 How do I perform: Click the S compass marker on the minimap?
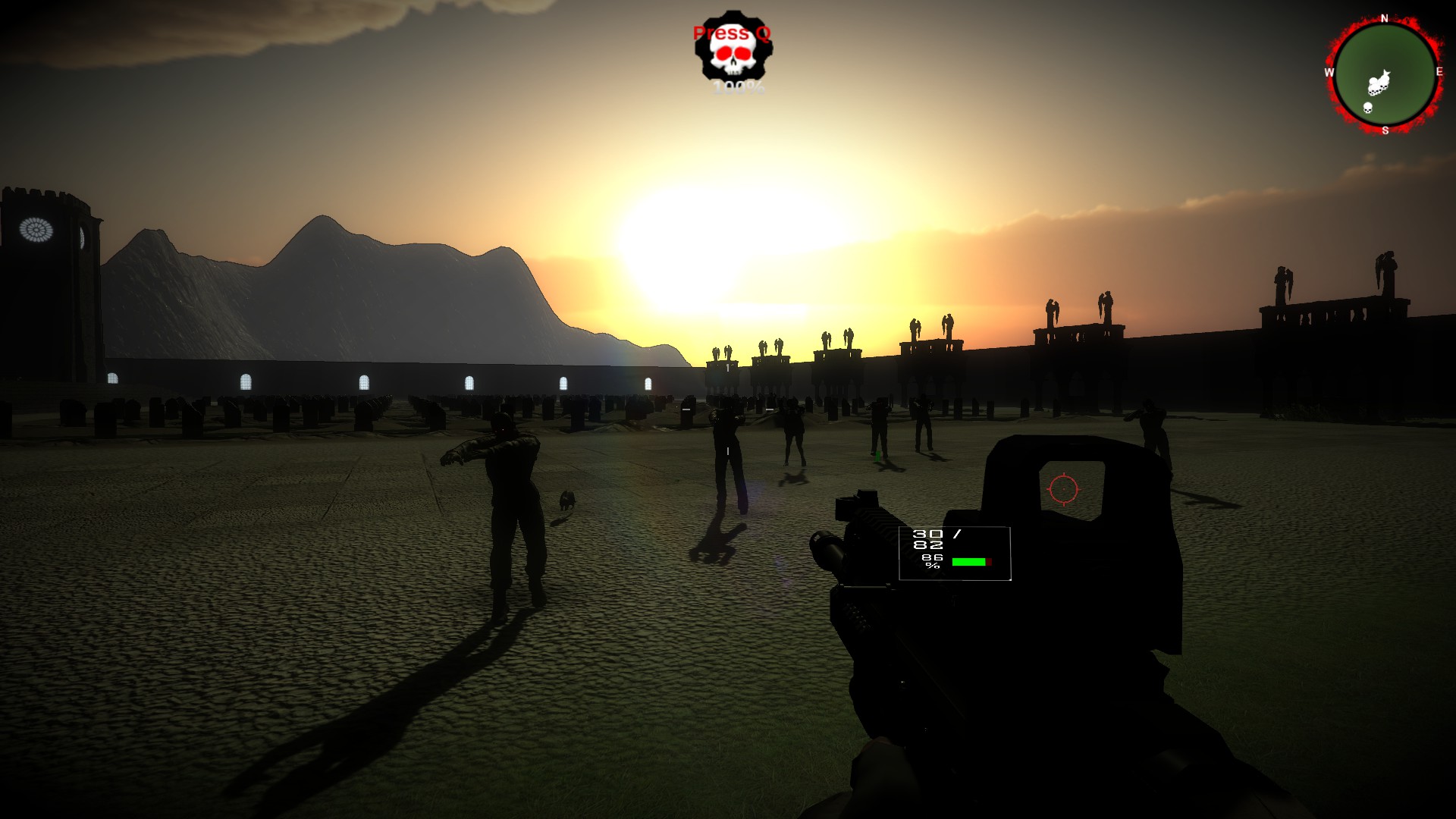1385,130
